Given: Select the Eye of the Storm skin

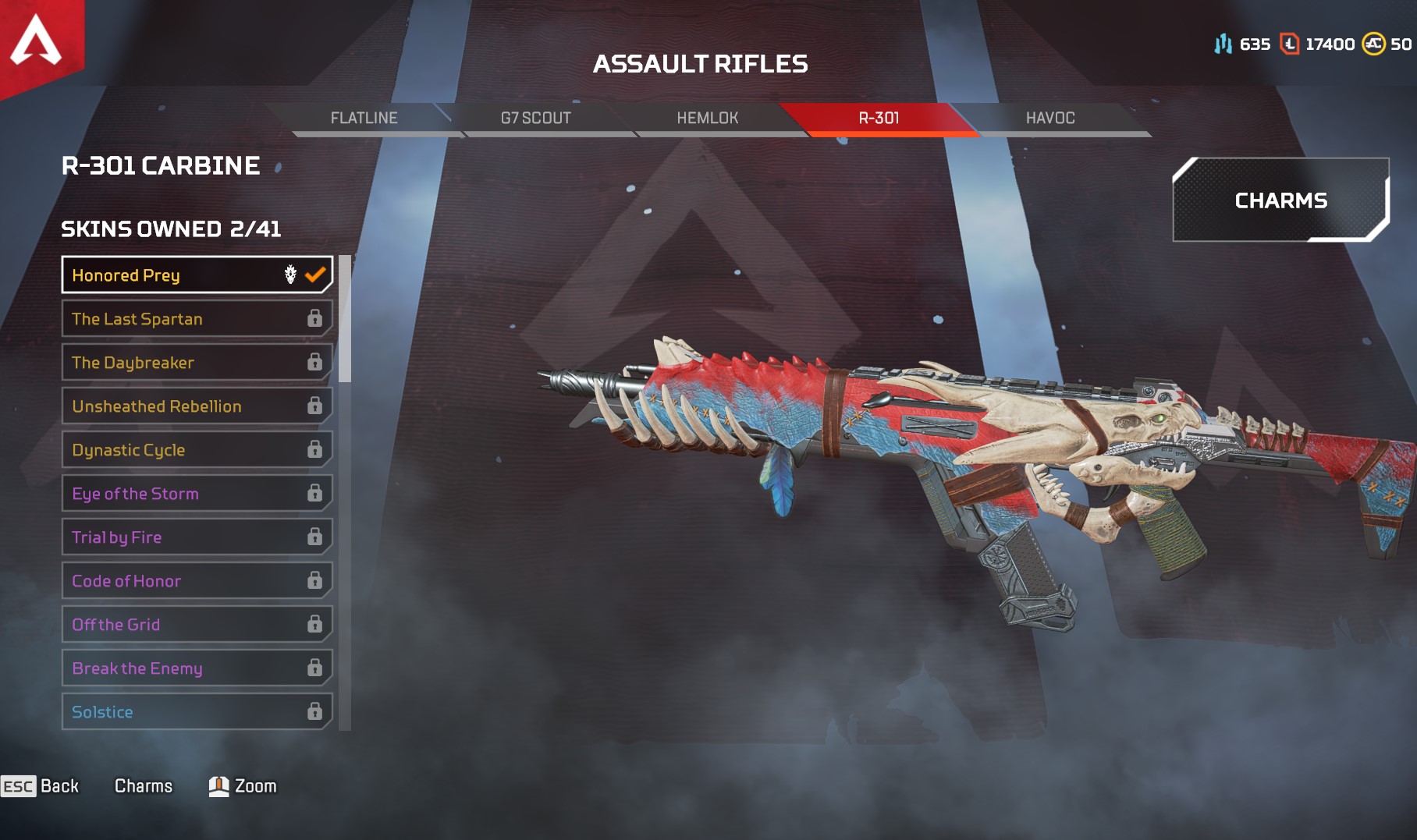Looking at the screenshot, I should tap(195, 493).
